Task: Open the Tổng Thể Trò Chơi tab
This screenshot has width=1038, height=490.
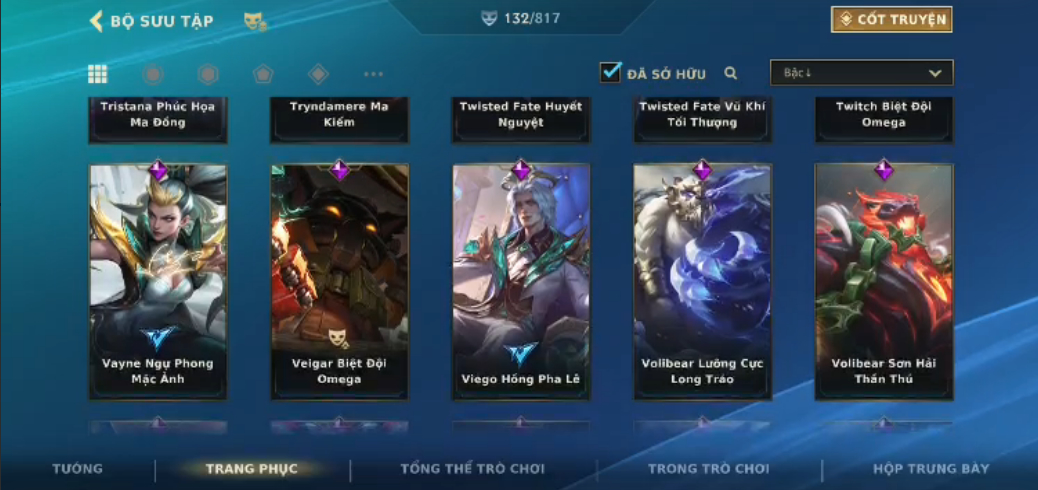Action: click(x=472, y=469)
